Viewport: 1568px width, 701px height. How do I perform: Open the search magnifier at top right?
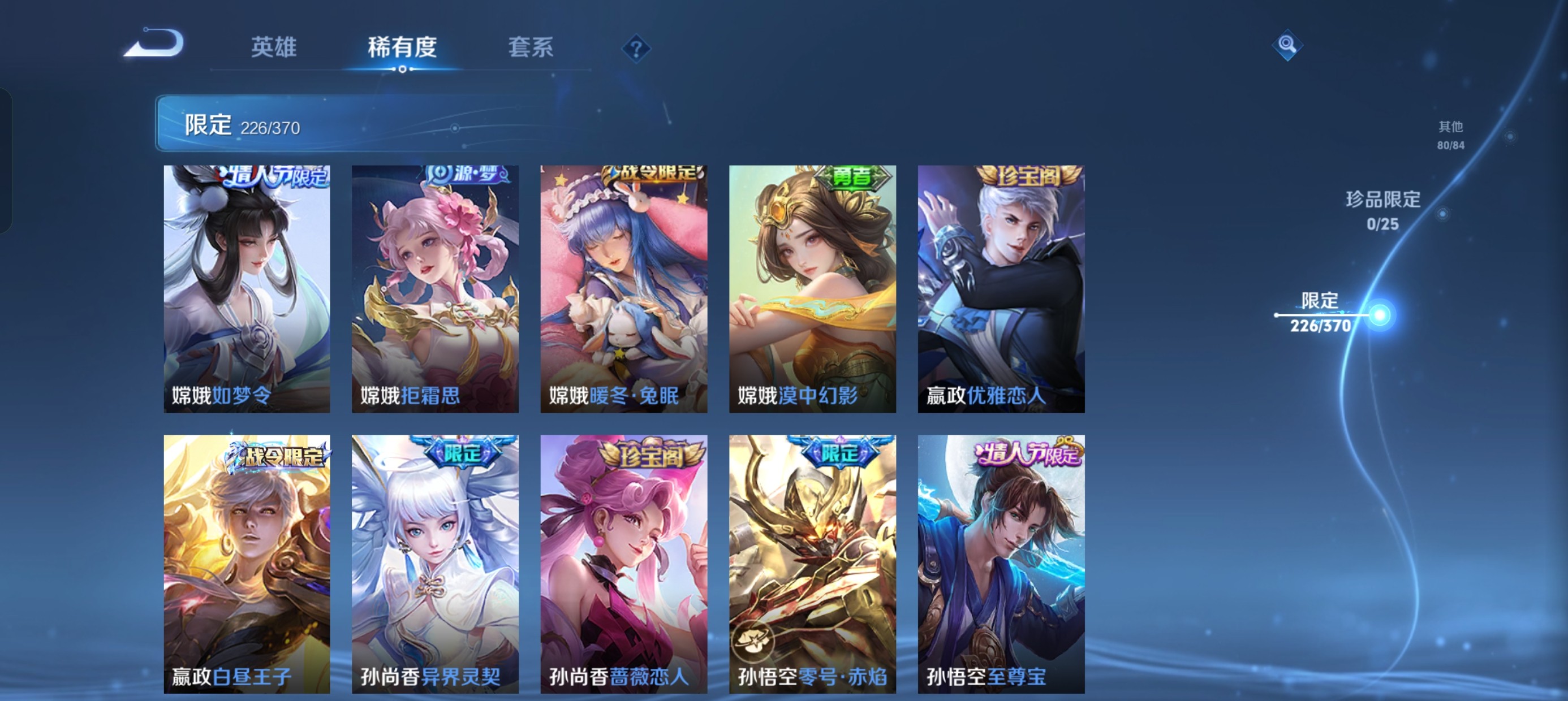pos(1289,45)
